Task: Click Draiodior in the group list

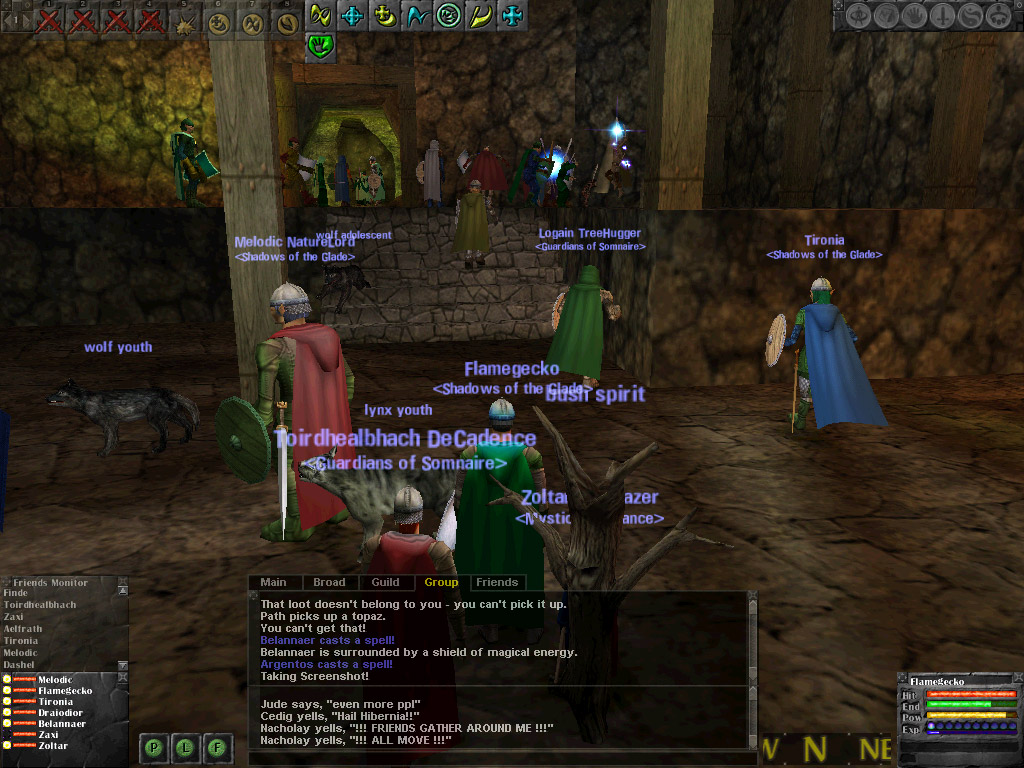Action: coord(62,713)
